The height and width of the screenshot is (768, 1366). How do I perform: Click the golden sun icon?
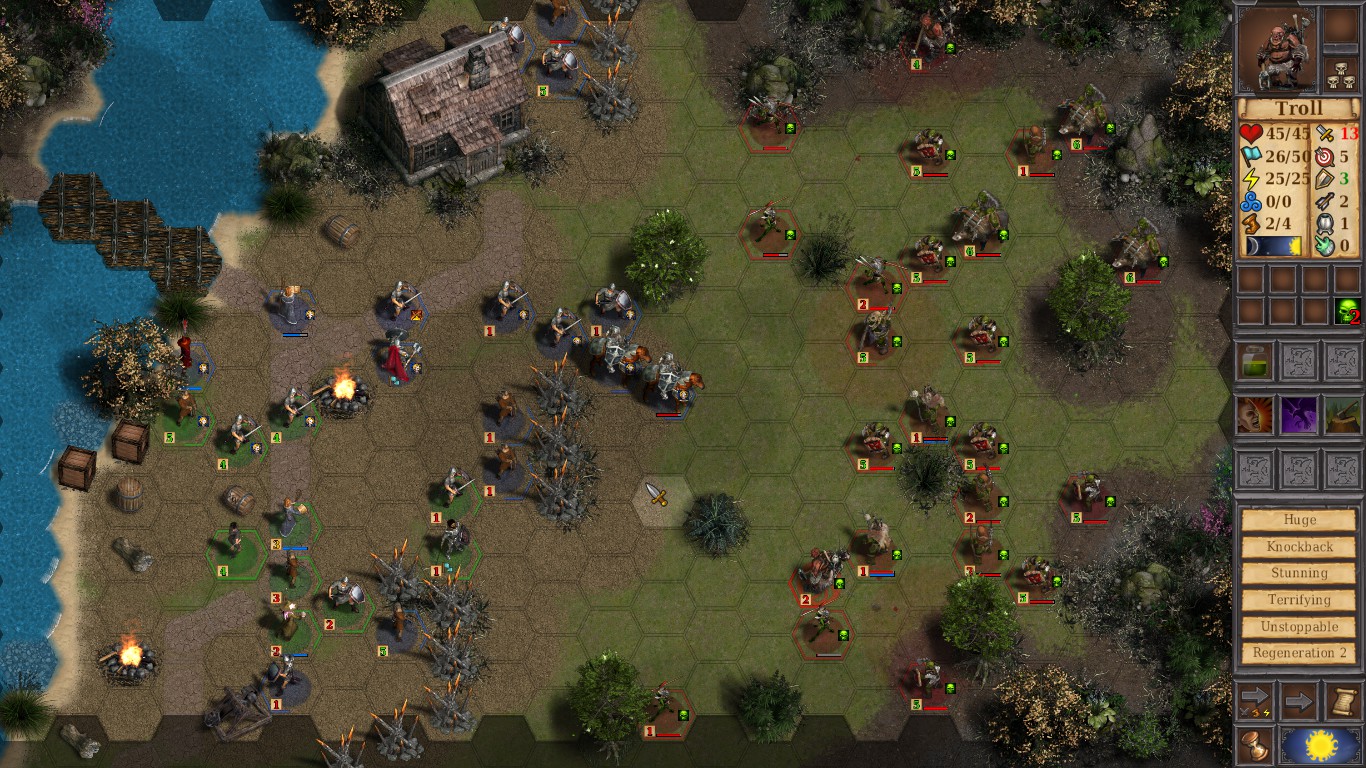click(x=1321, y=742)
